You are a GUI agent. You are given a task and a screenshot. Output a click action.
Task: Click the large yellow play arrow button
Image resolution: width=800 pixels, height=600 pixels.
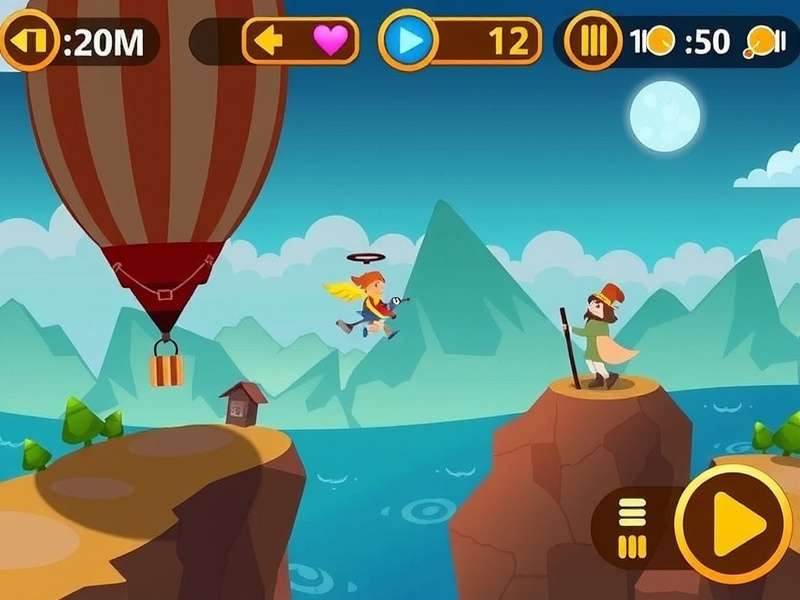click(735, 523)
